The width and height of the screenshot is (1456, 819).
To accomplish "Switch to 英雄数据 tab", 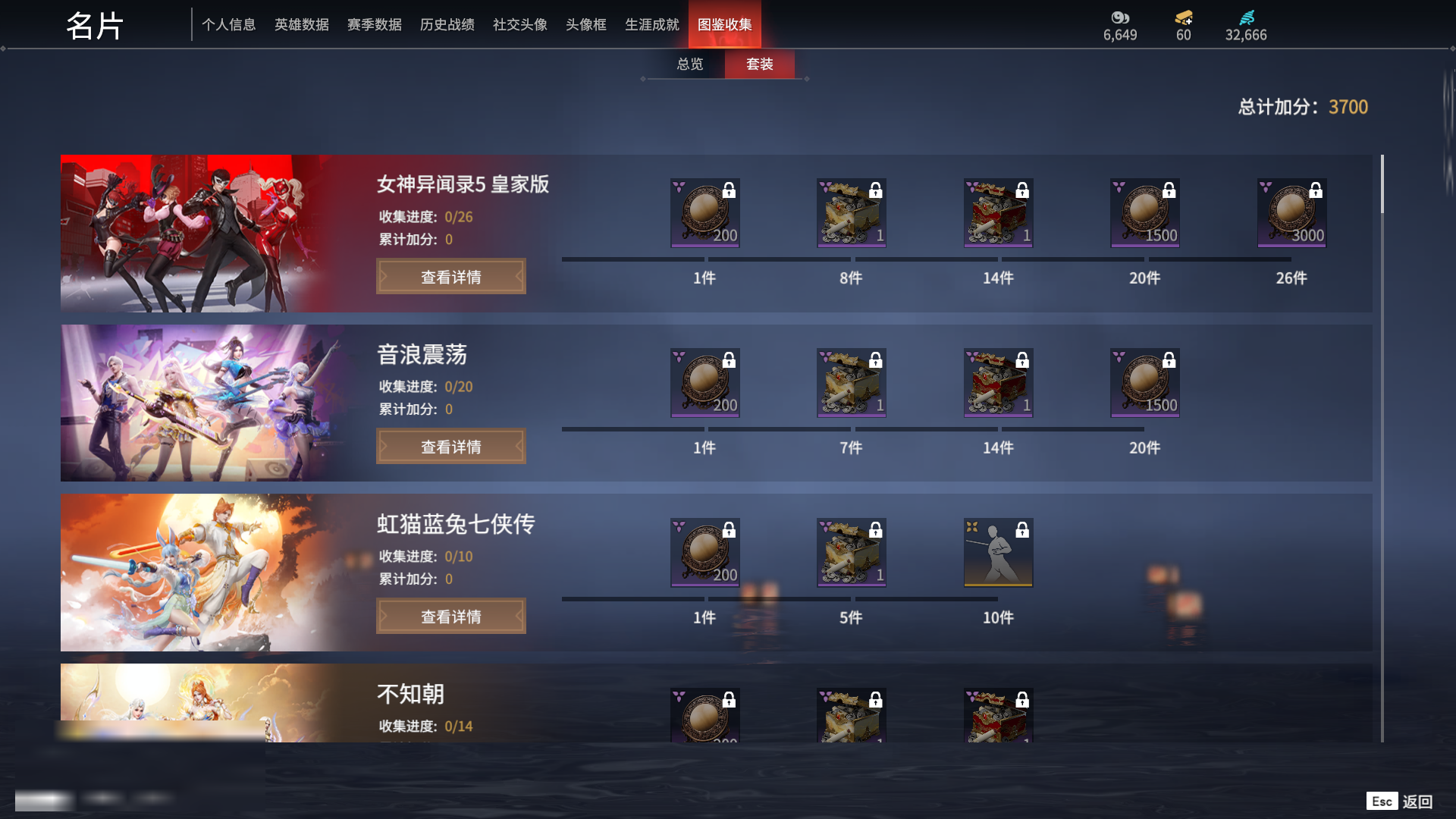I will [x=301, y=25].
